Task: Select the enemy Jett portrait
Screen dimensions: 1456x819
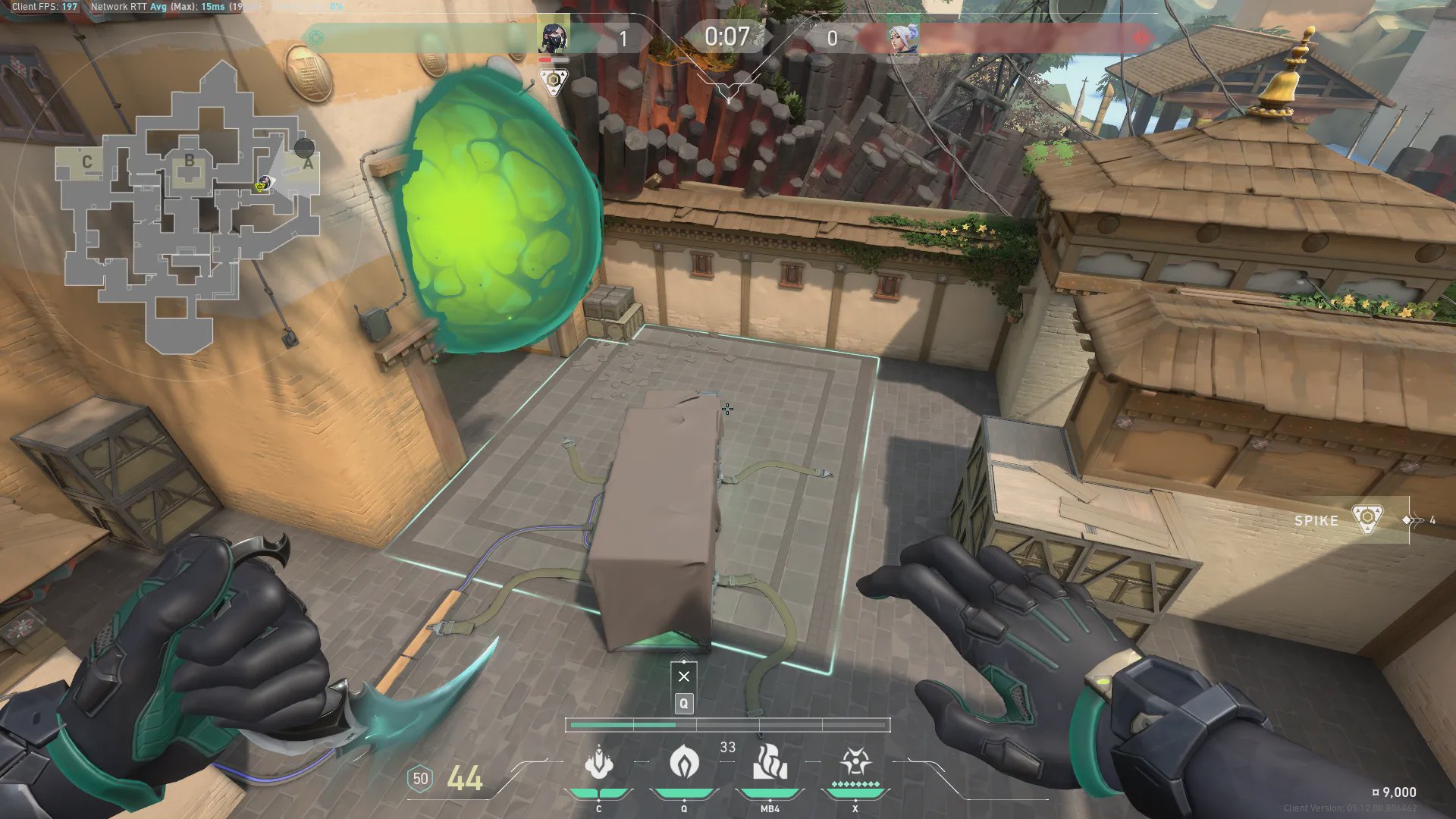Action: click(x=902, y=37)
